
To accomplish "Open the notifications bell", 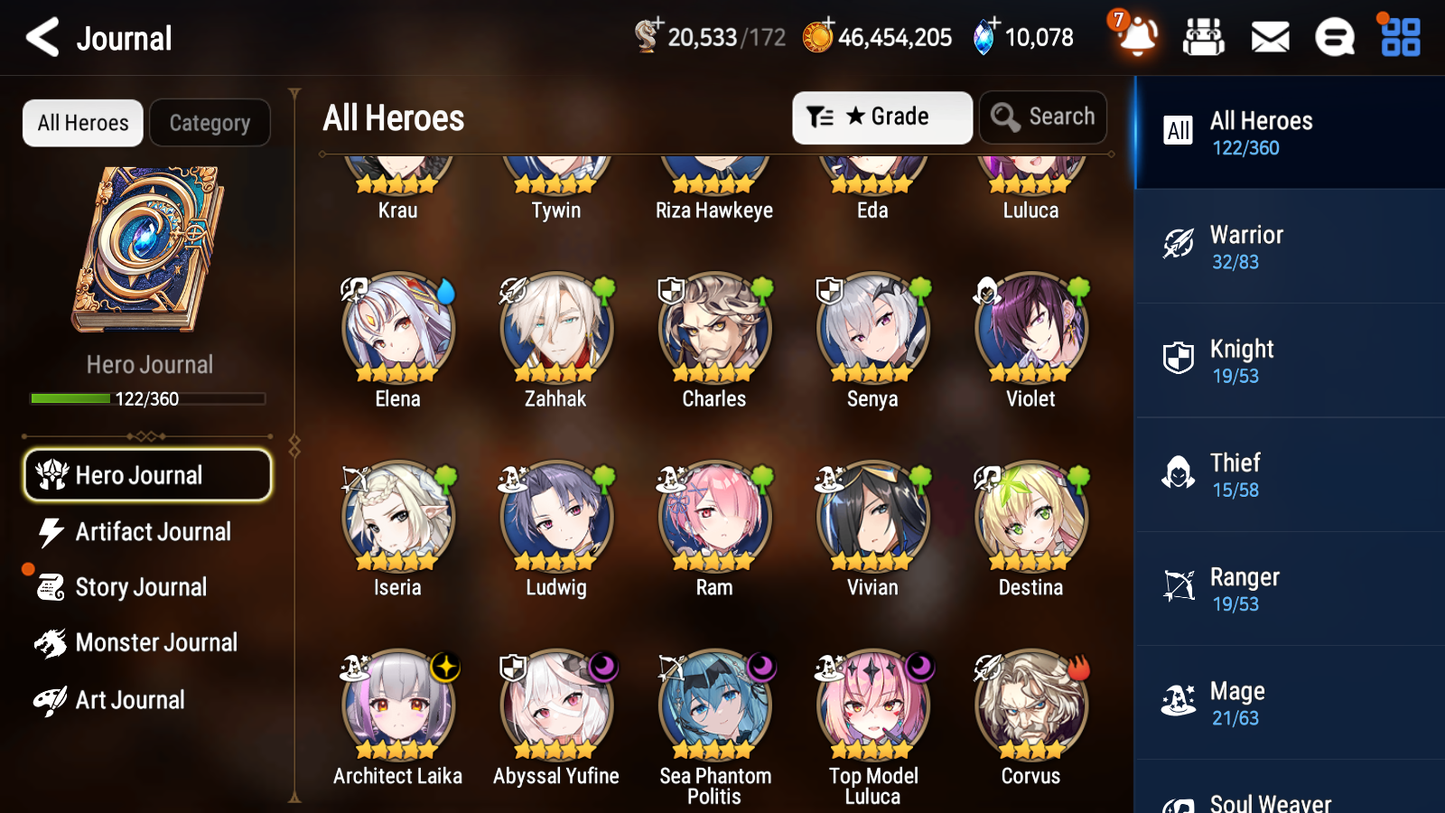I will click(1137, 38).
